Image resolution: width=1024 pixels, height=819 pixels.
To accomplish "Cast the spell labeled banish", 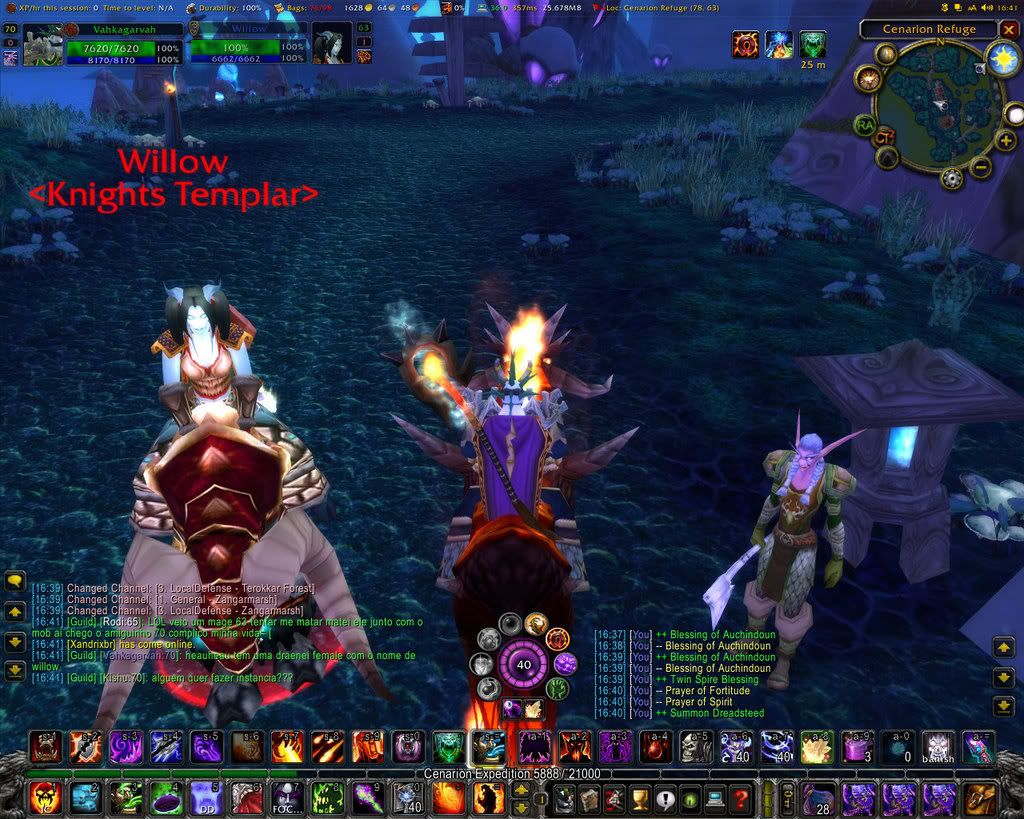I will (x=937, y=747).
